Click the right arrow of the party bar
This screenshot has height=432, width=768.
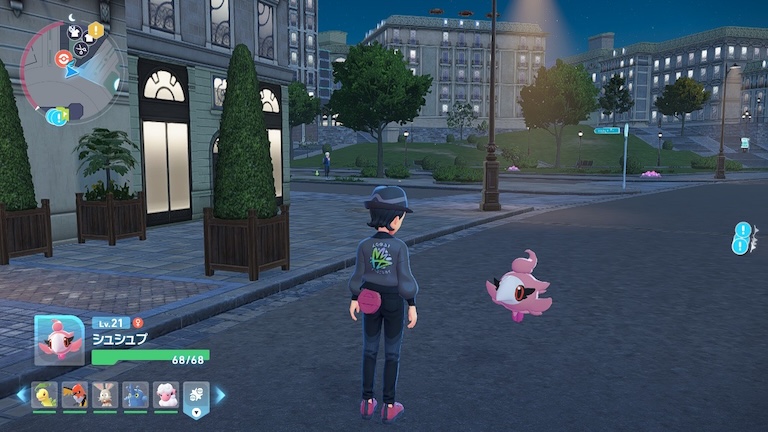(x=220, y=395)
